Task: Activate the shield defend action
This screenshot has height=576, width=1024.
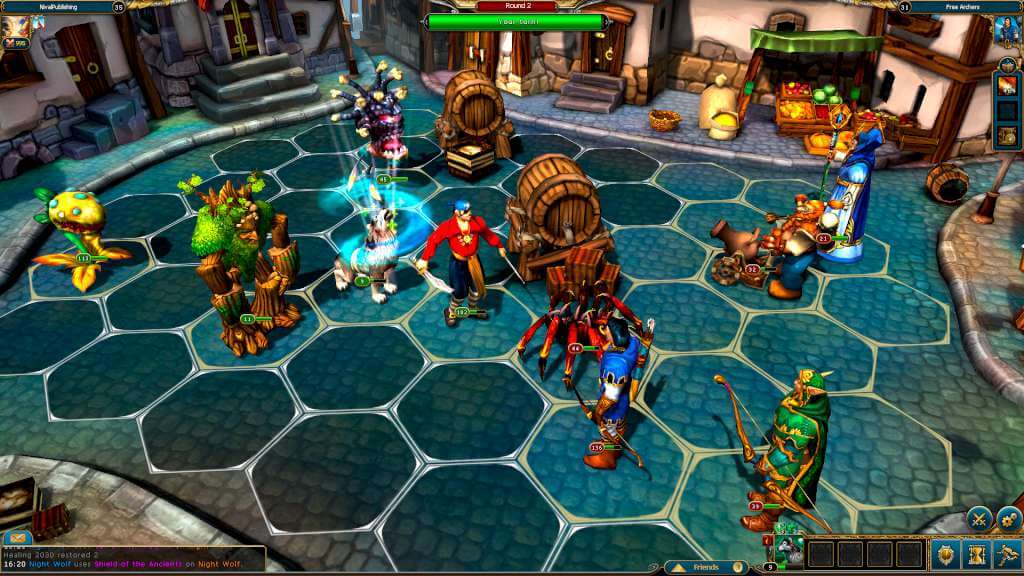Action: pos(945,555)
